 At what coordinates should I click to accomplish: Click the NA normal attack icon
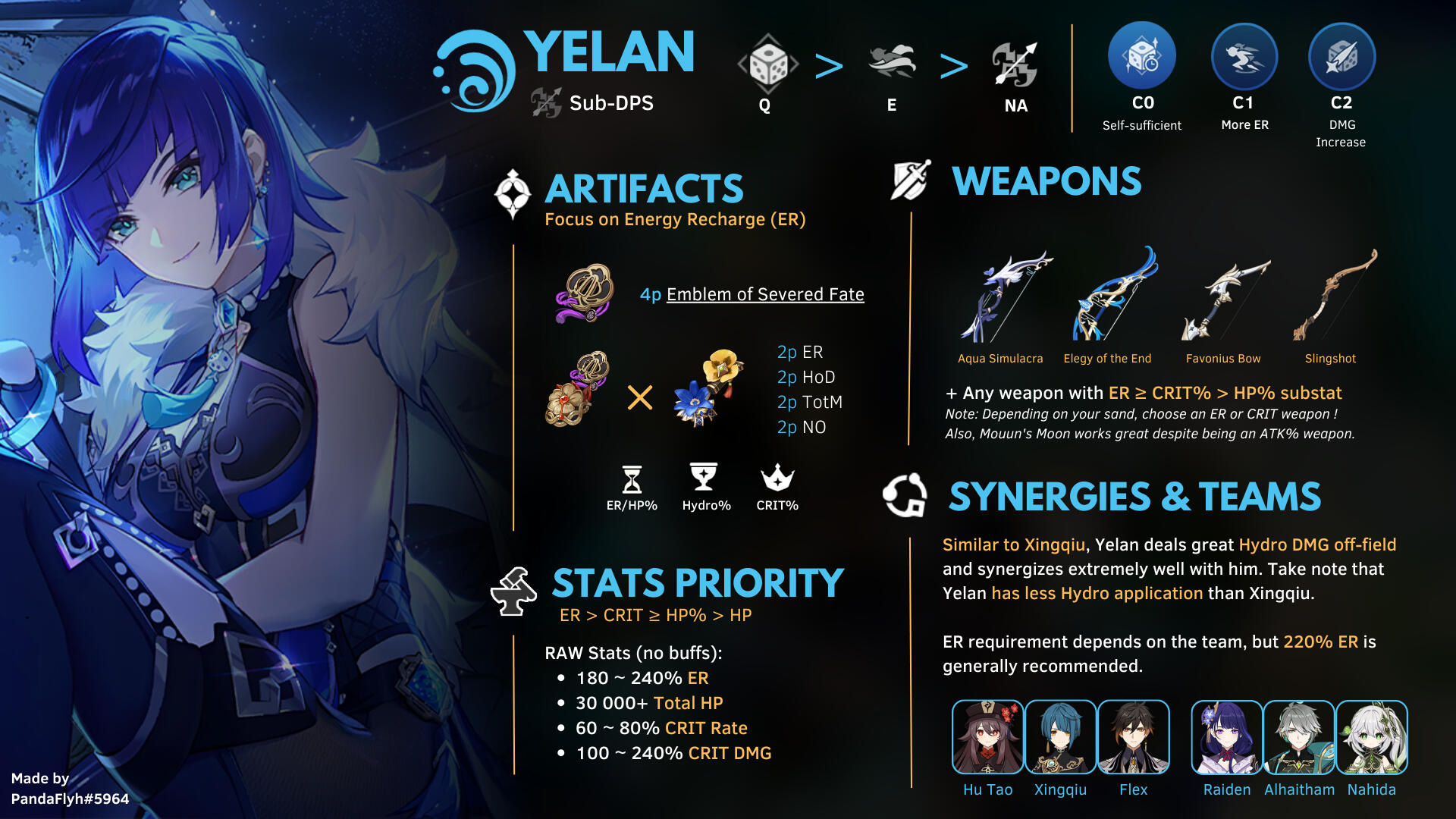click(x=1015, y=64)
